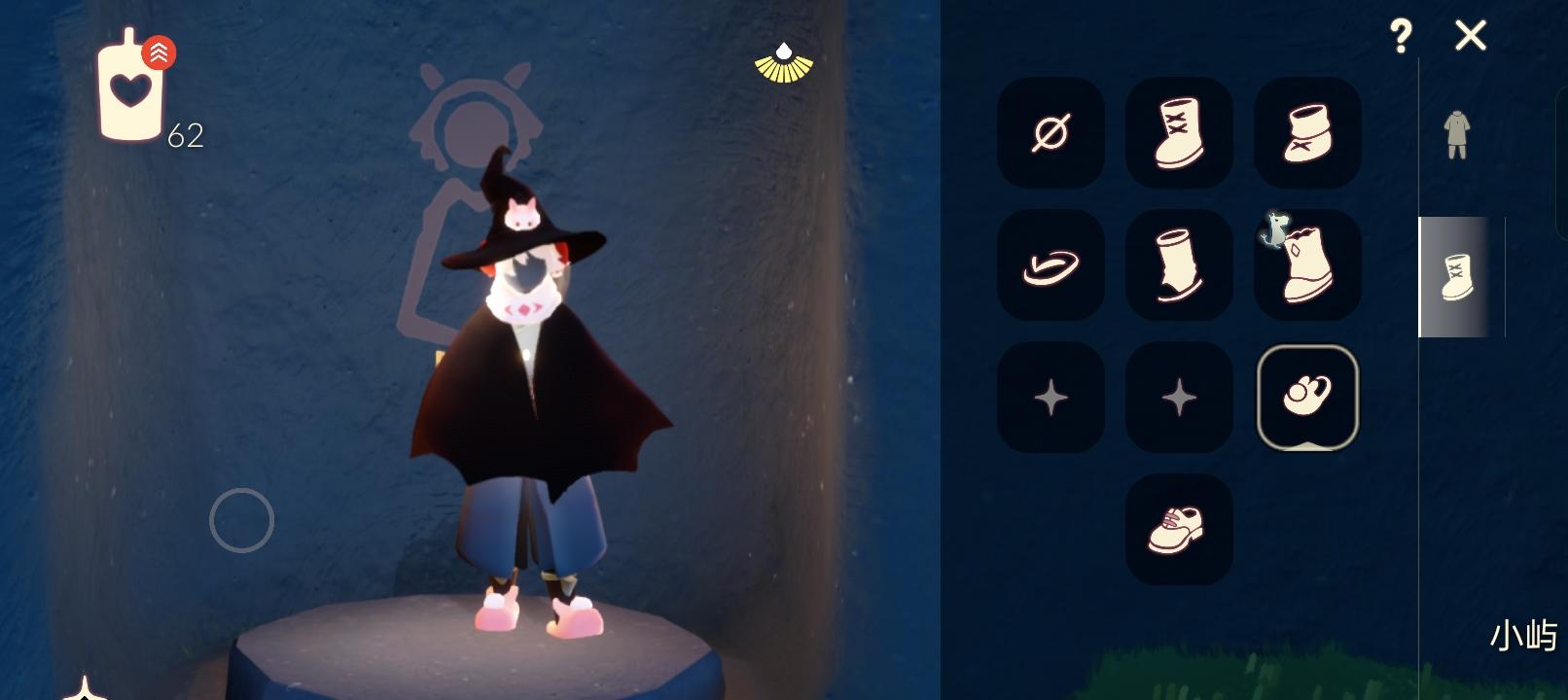1568x700 pixels.
Task: Select the lace-up ankle boots
Action: coord(1178,133)
